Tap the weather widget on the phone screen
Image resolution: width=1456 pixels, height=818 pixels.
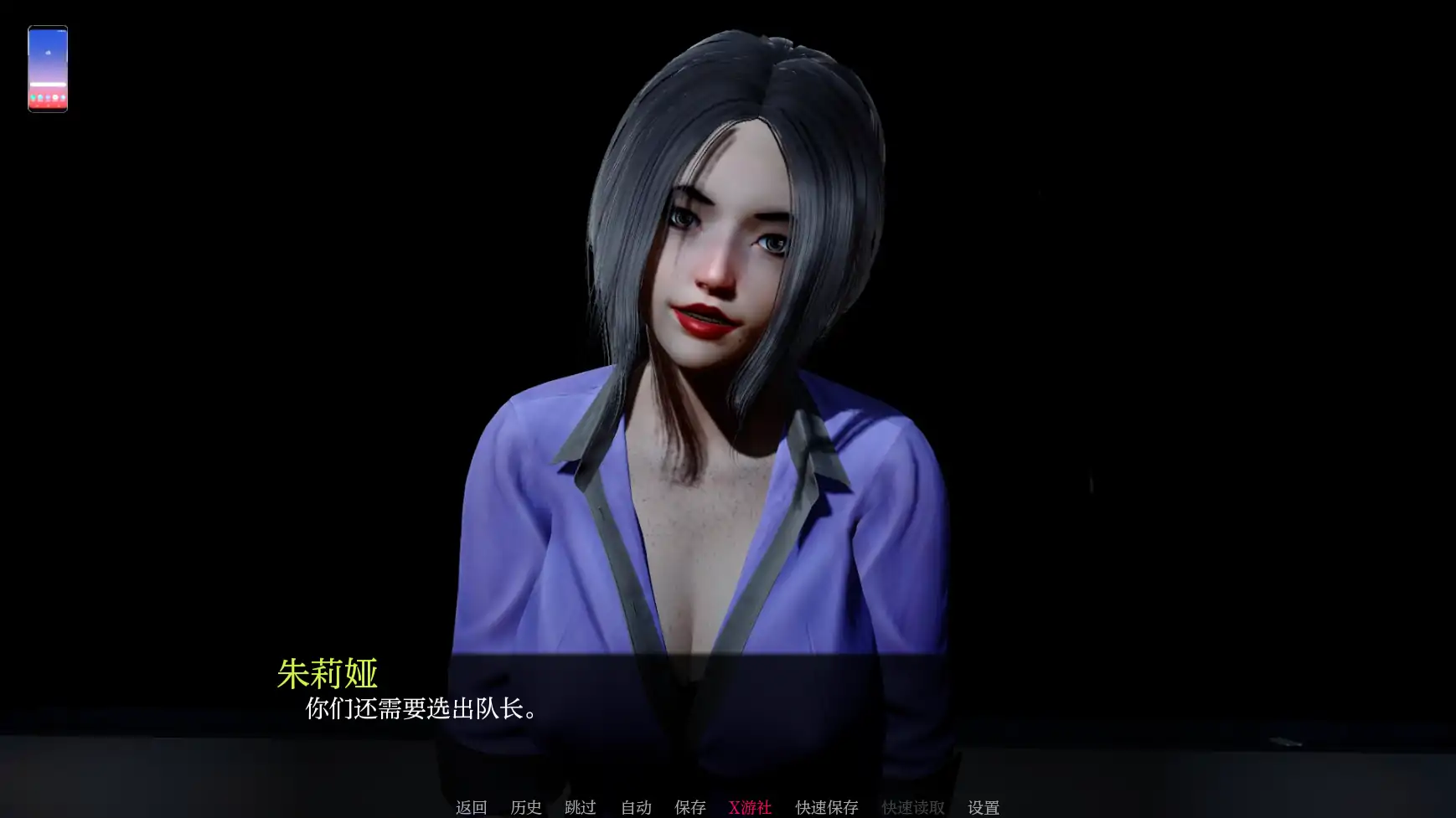(x=48, y=53)
